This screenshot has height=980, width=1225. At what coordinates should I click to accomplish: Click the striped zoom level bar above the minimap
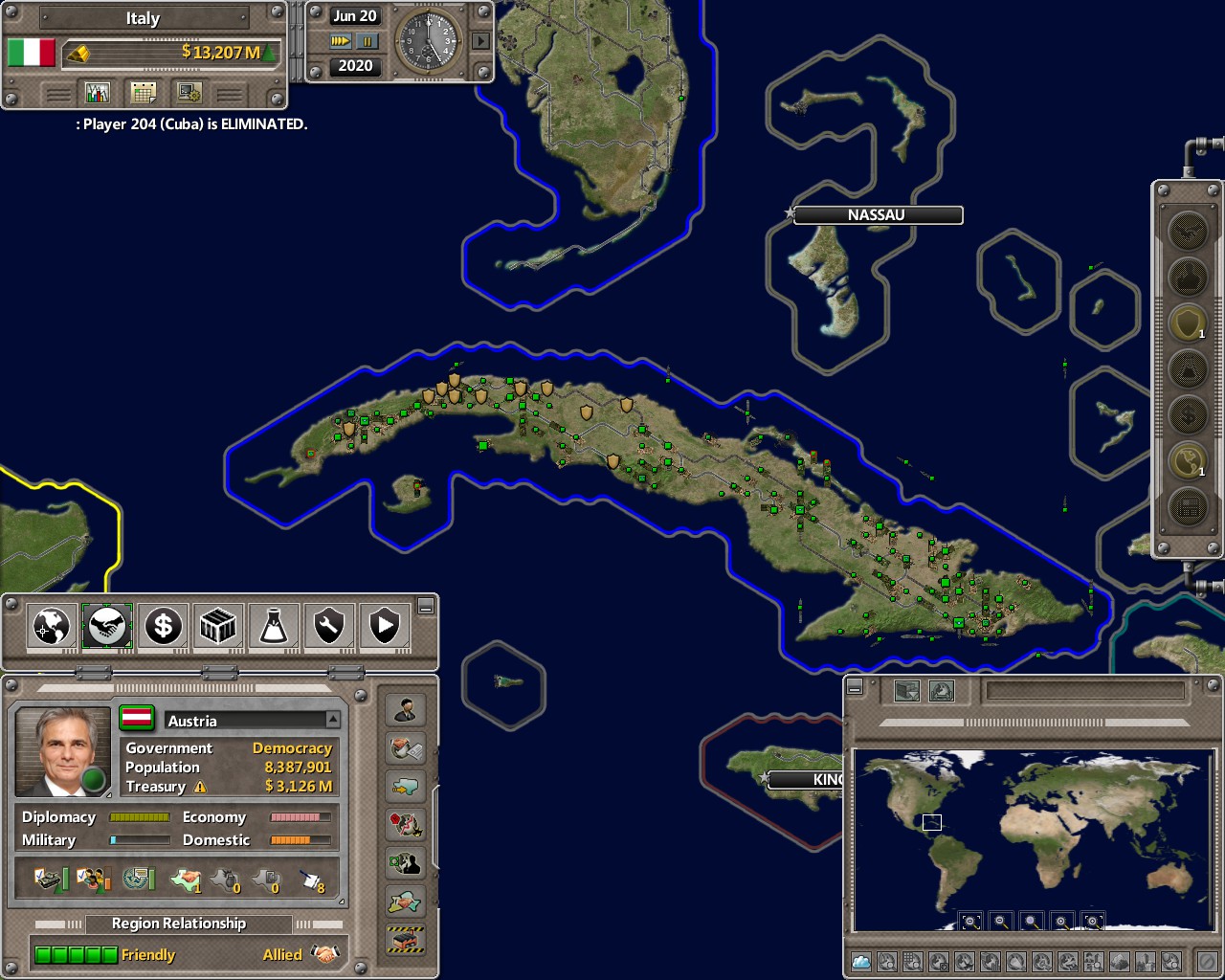coord(1036,722)
